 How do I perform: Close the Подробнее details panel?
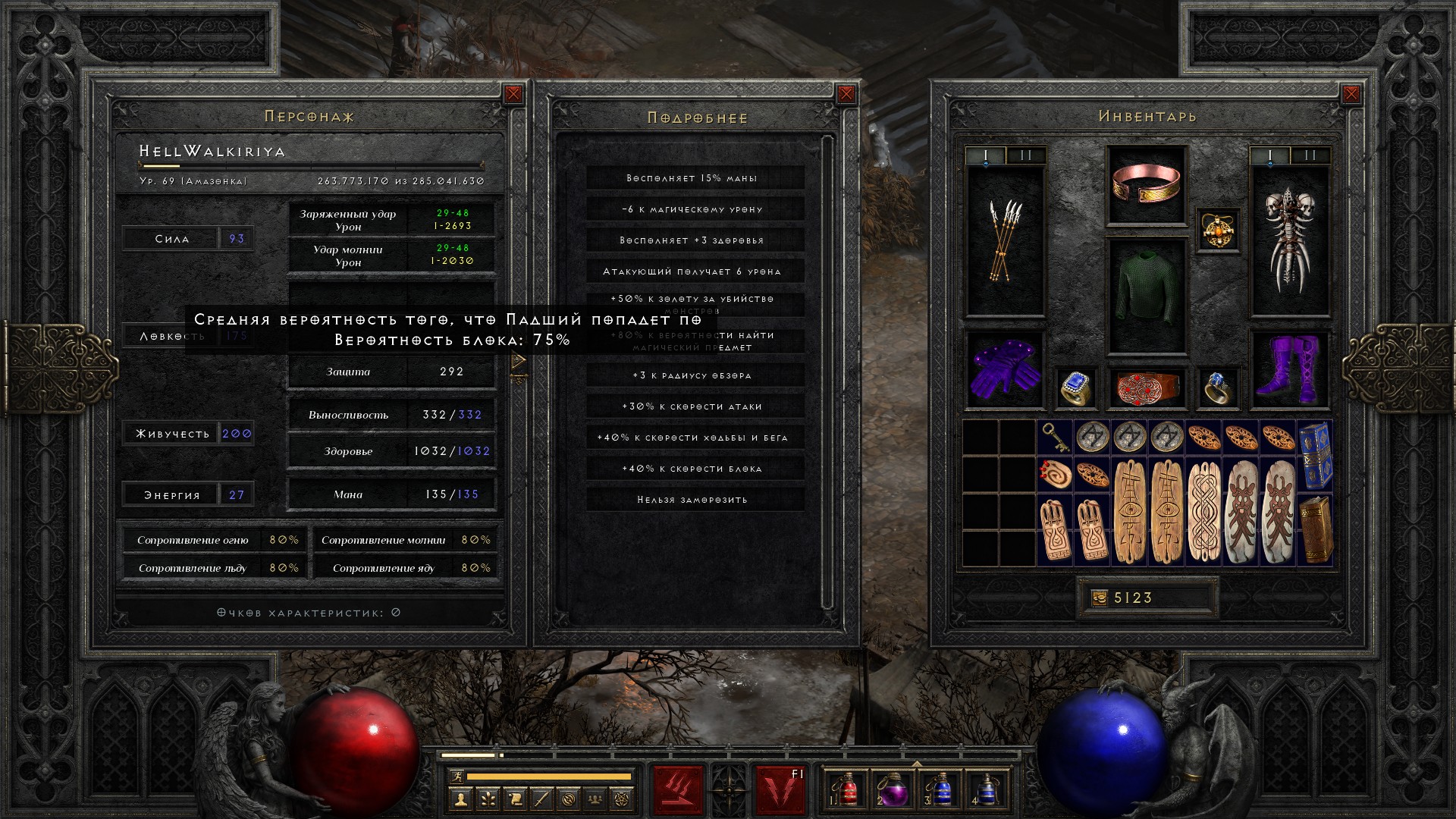tap(846, 94)
